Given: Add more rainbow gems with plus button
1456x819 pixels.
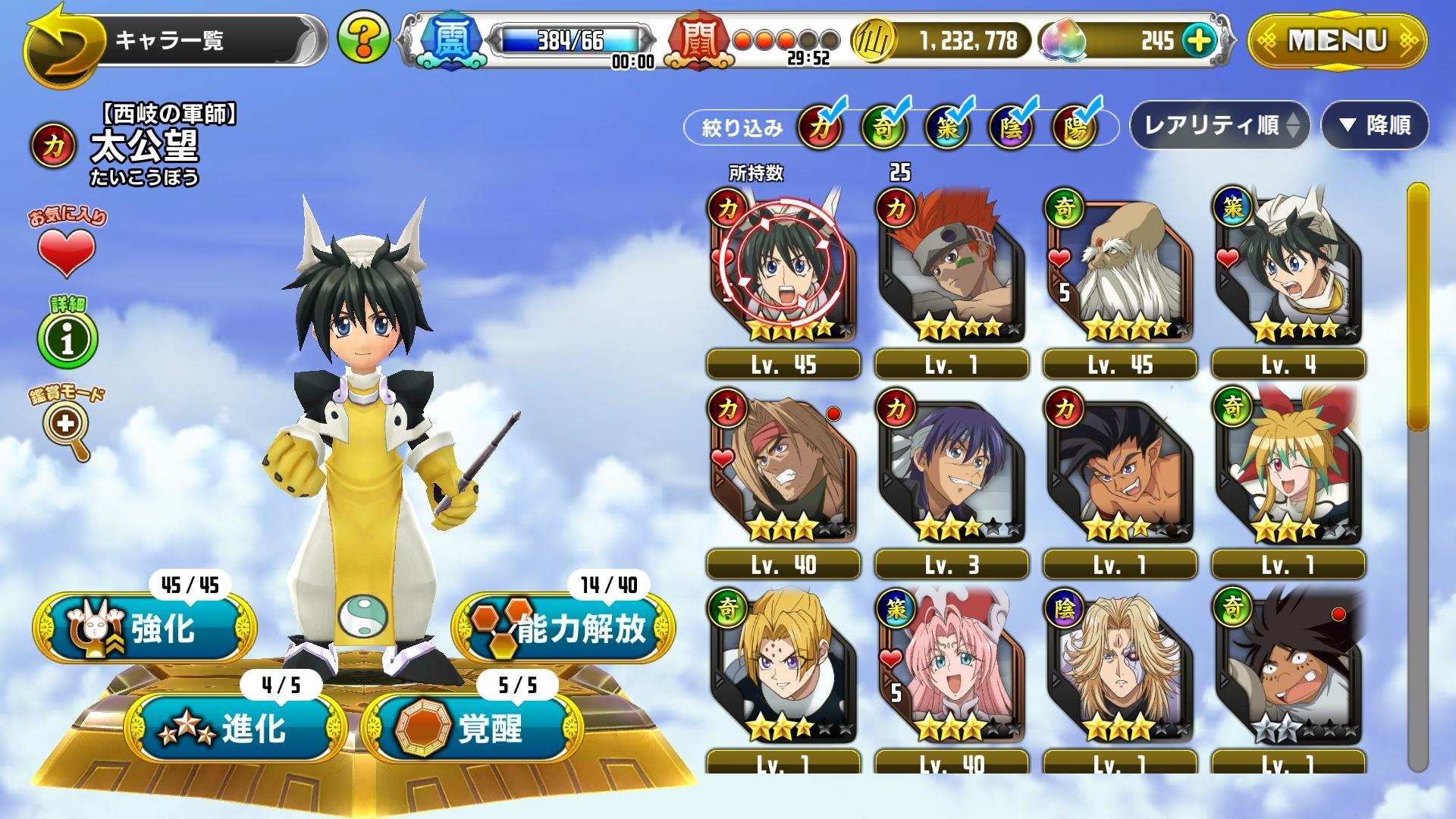Looking at the screenshot, I should [1198, 40].
